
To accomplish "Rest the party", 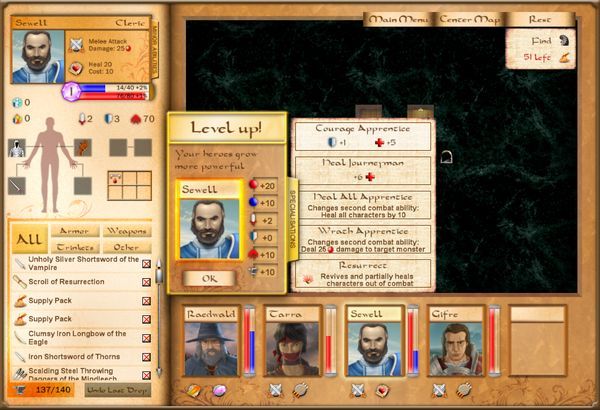I will [541, 19].
